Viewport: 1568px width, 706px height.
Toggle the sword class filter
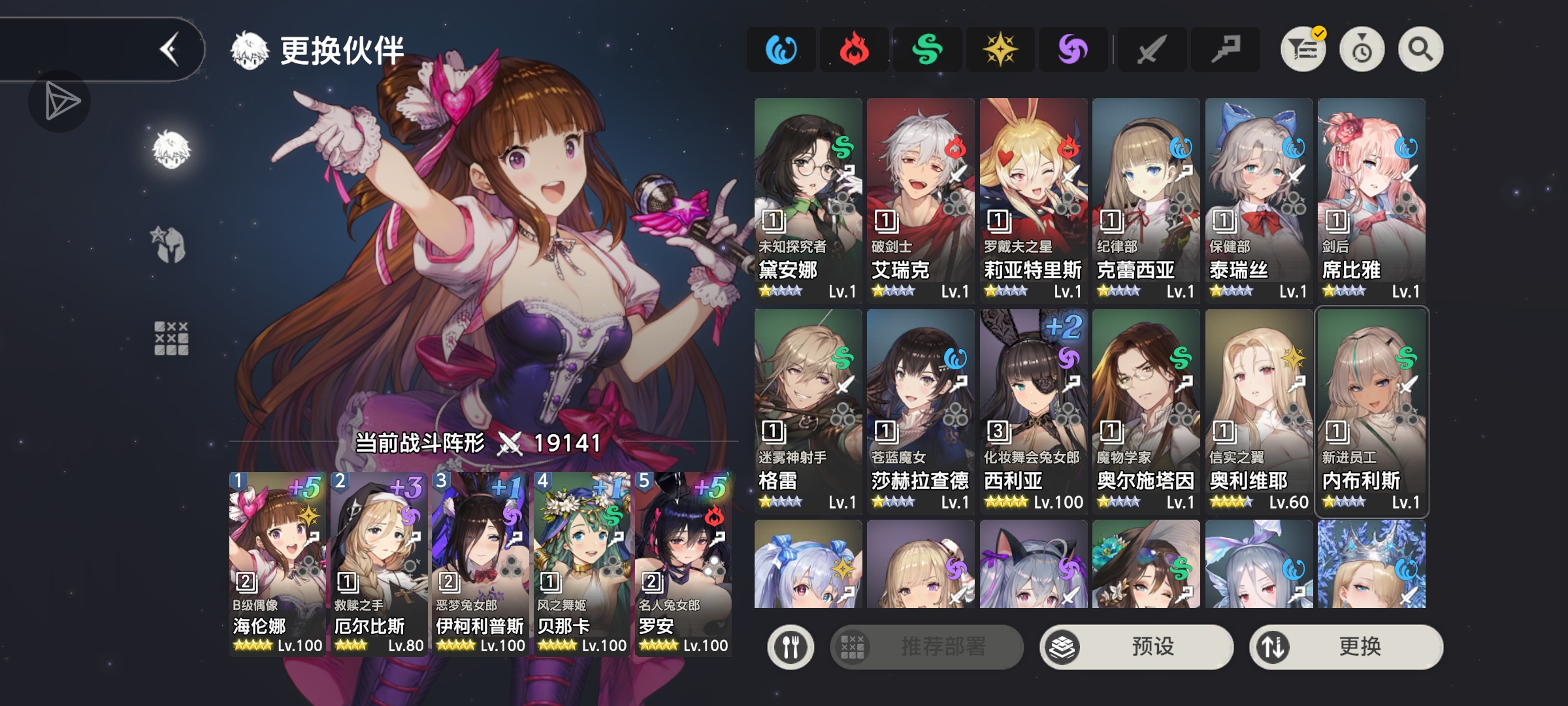pos(1151,50)
